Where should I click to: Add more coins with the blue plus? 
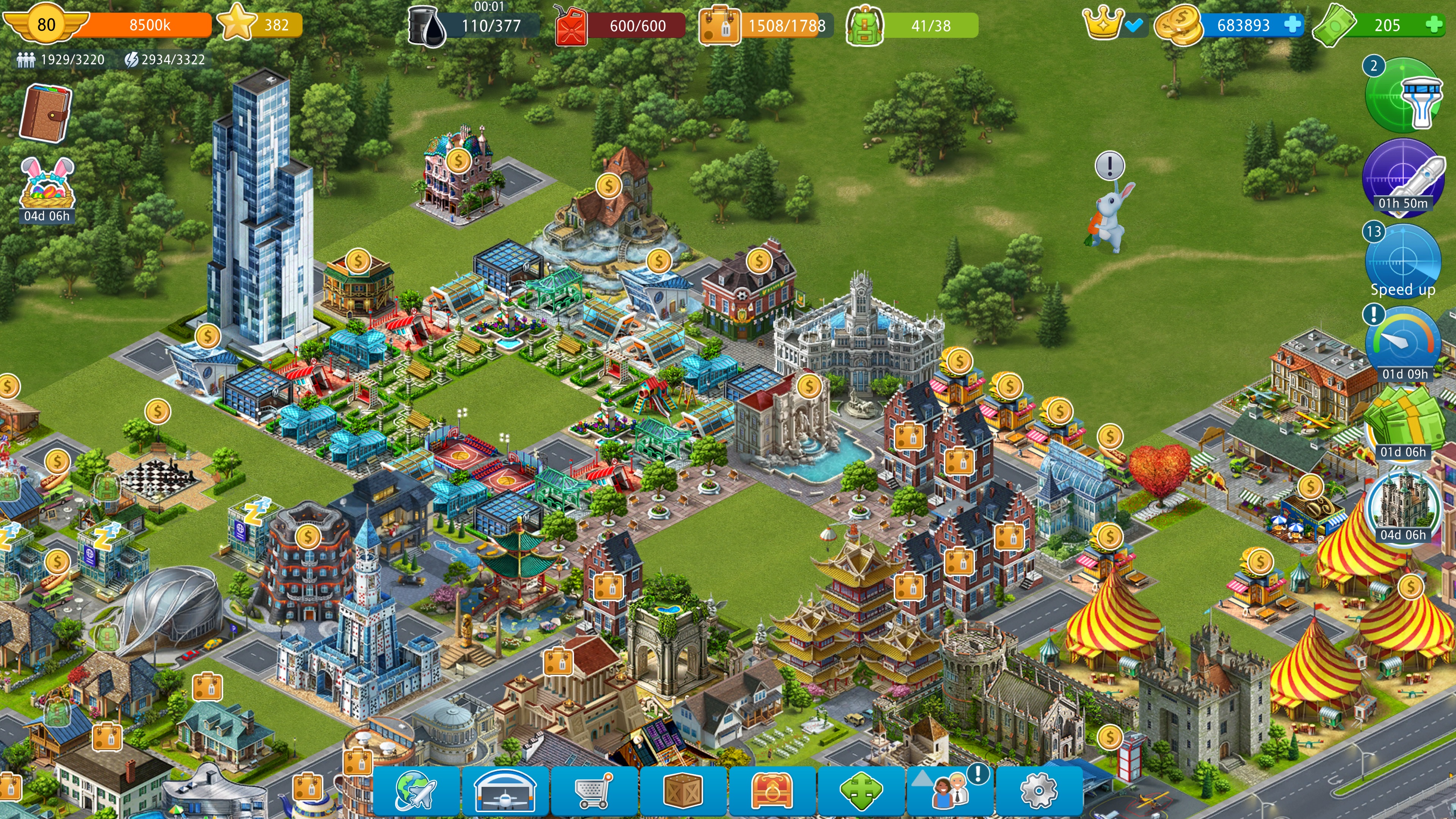(1292, 25)
